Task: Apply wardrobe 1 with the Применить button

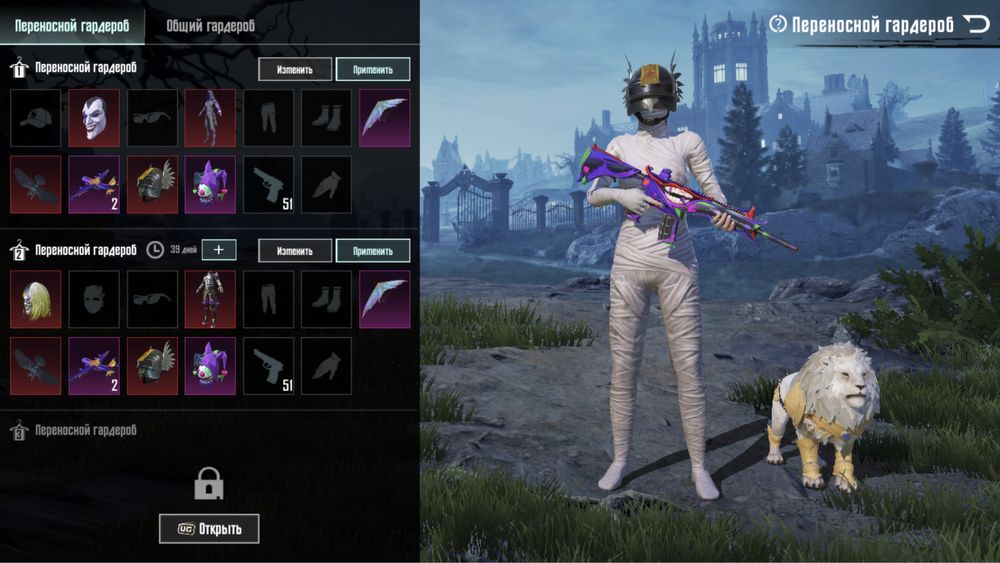Action: (x=373, y=69)
